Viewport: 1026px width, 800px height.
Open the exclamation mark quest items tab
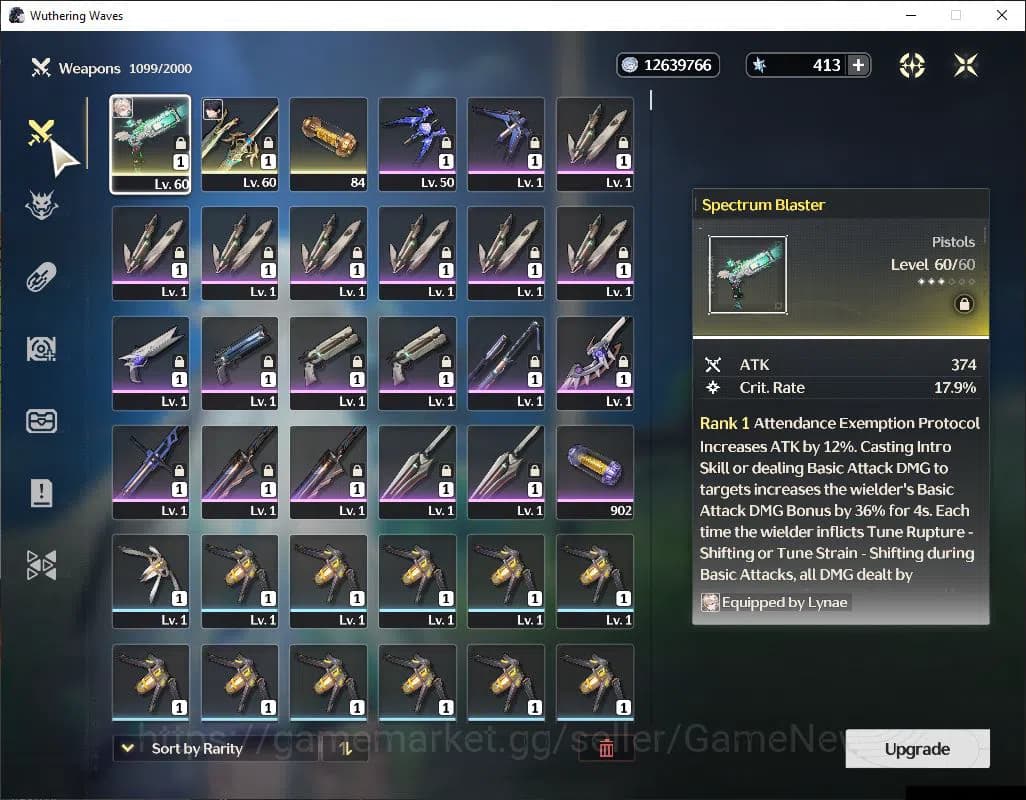pos(42,492)
